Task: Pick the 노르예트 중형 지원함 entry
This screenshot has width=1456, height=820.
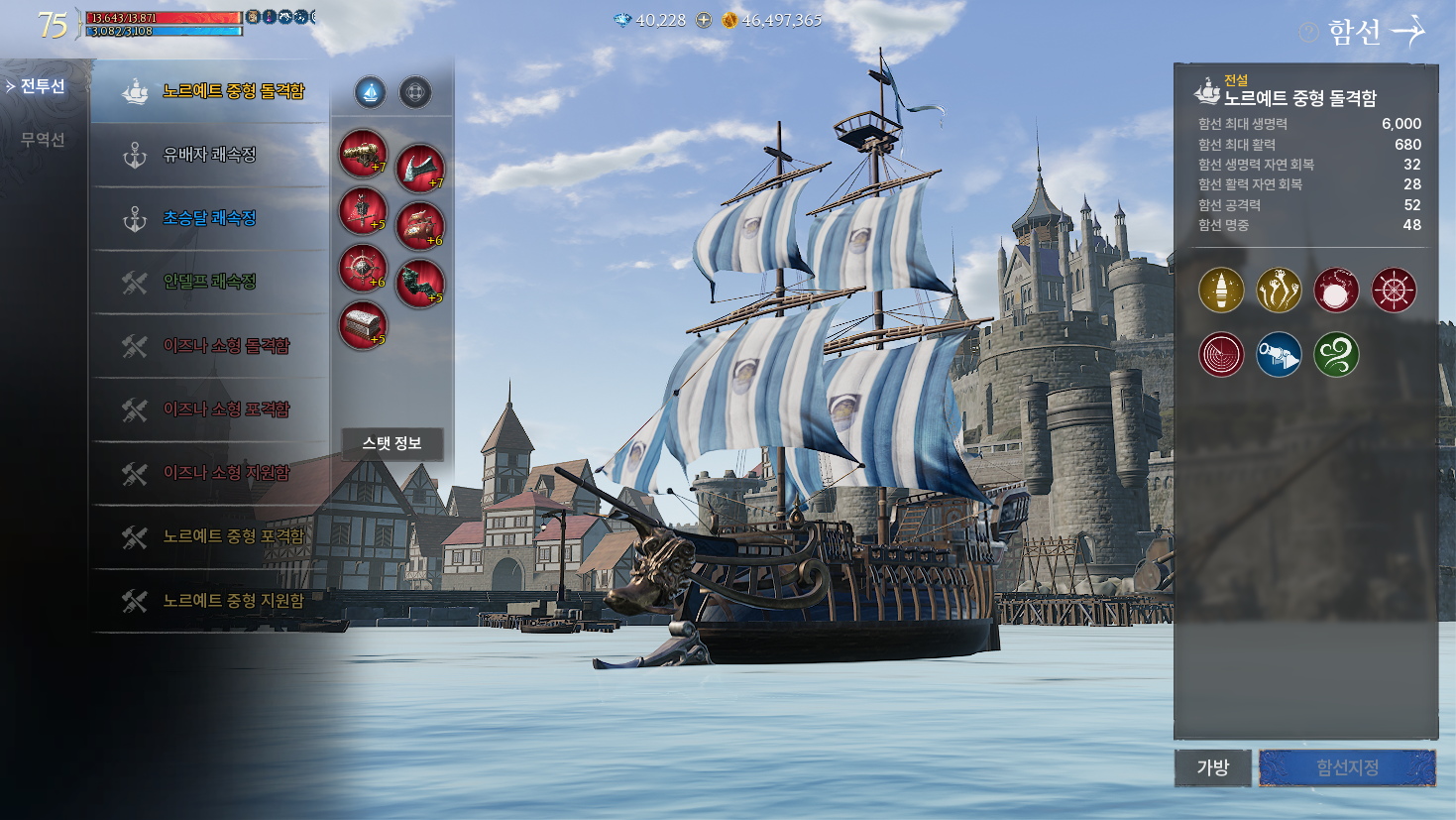Action: 233,601
